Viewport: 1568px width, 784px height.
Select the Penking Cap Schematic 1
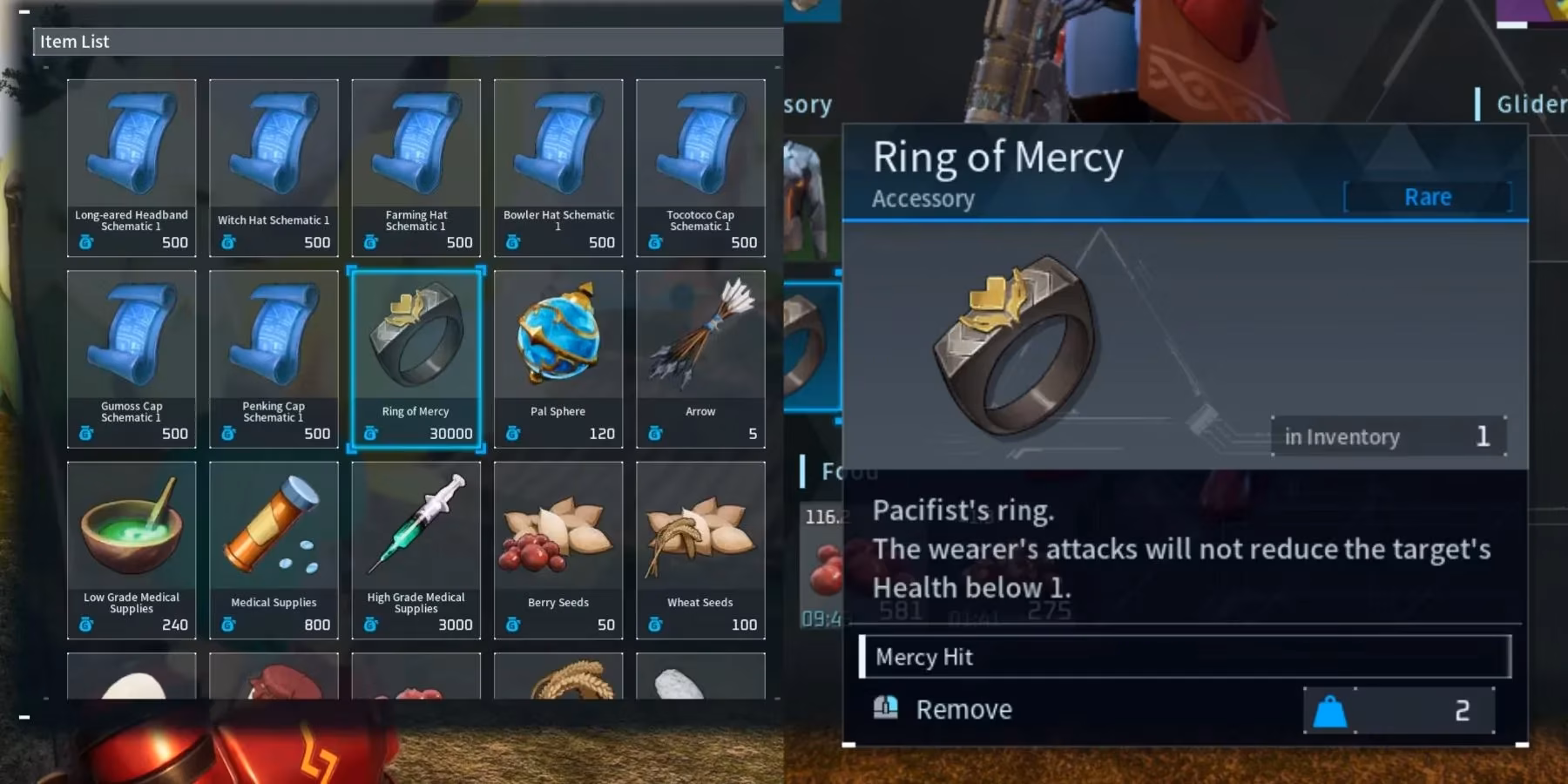click(x=274, y=357)
